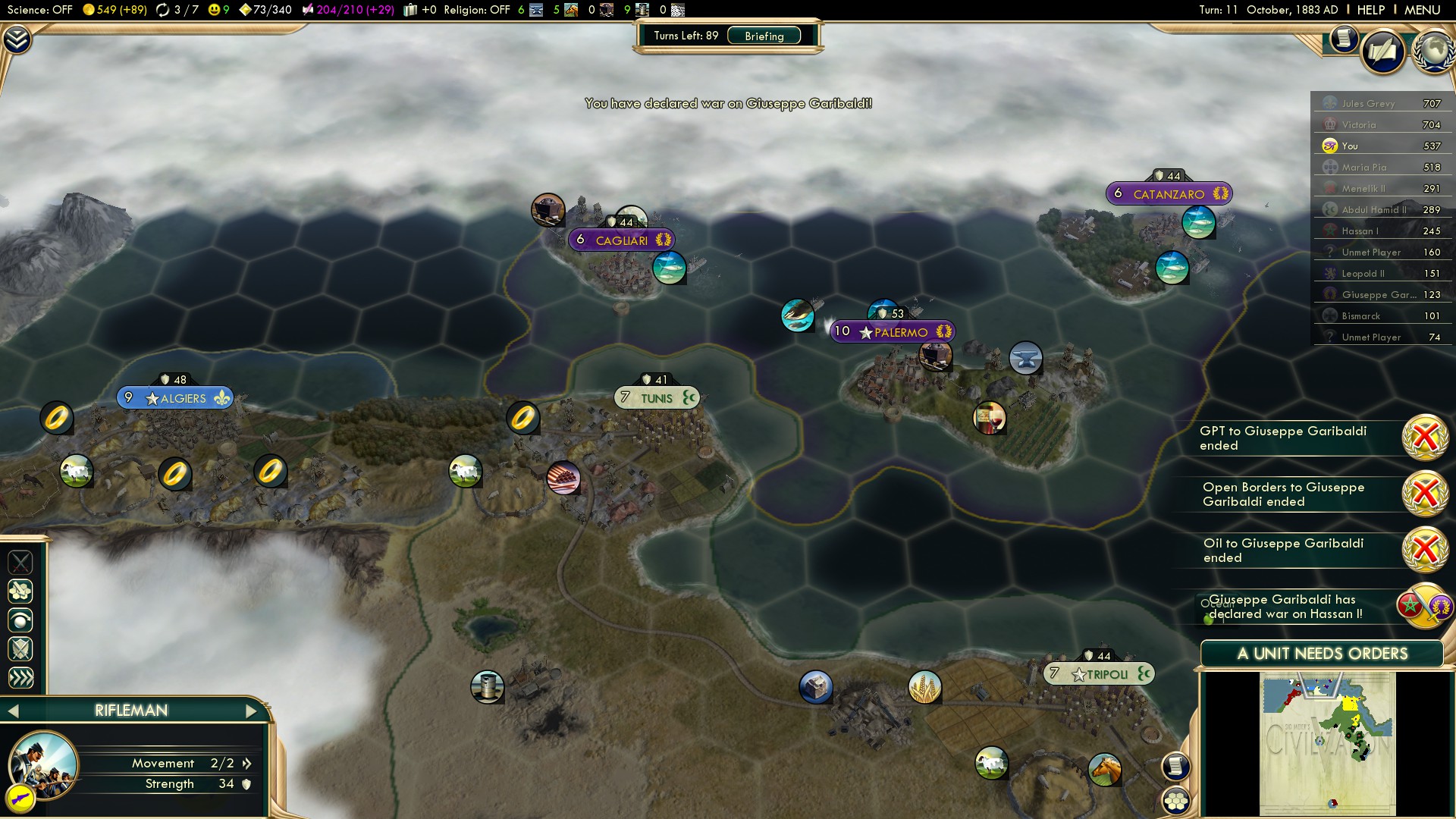This screenshot has width=1456, height=819.
Task: Skip the Rifleman's turn with the chevrons icon
Action: (x=20, y=677)
